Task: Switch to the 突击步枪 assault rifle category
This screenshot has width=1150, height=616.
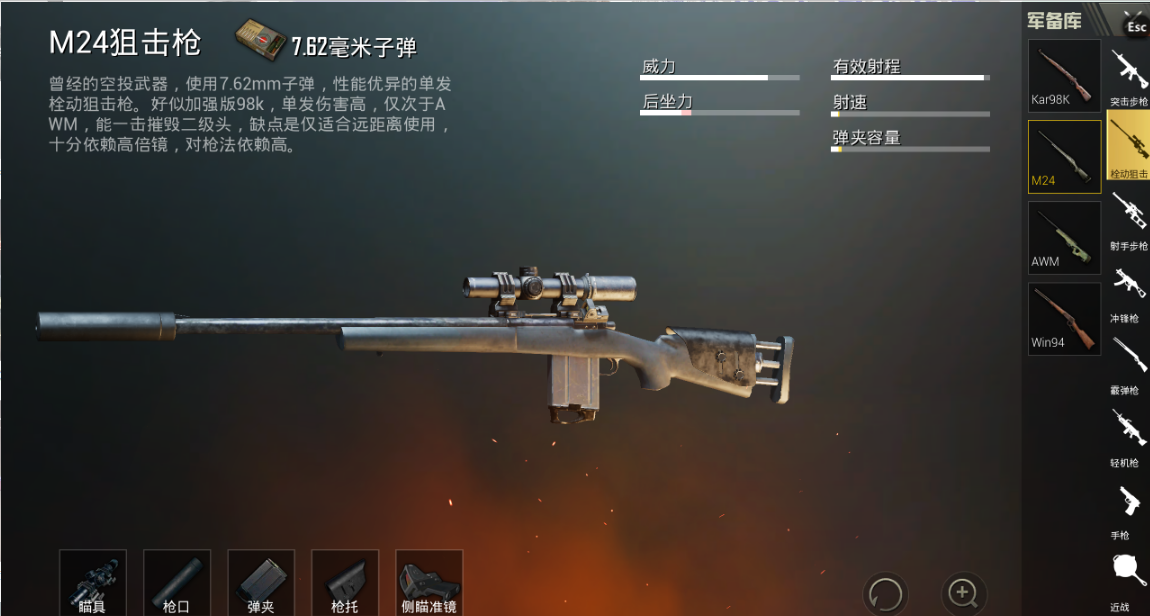Action: pos(1129,76)
